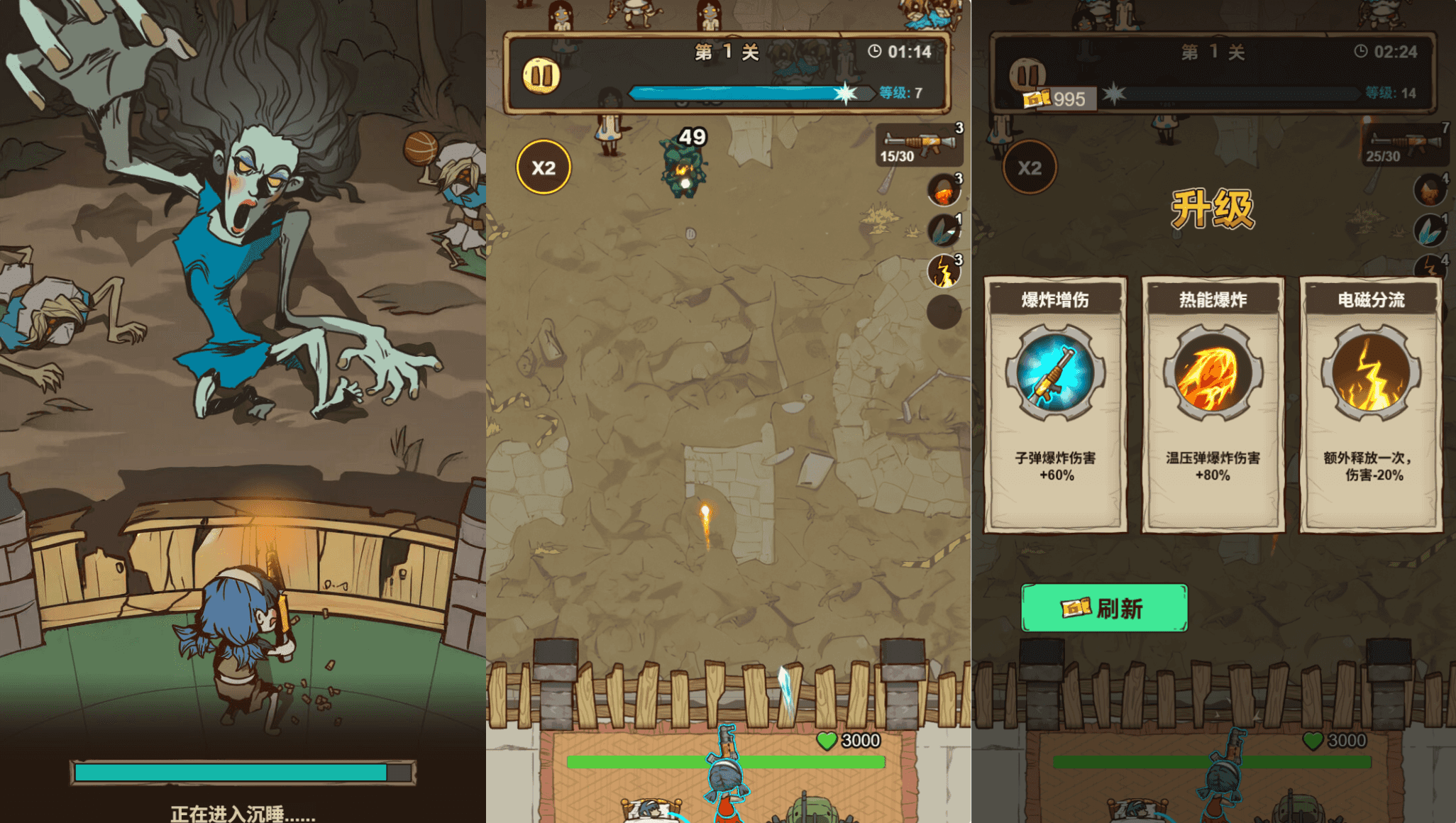Select the 热能爆炸 upgrade card
1456x823 pixels.
(x=1213, y=404)
